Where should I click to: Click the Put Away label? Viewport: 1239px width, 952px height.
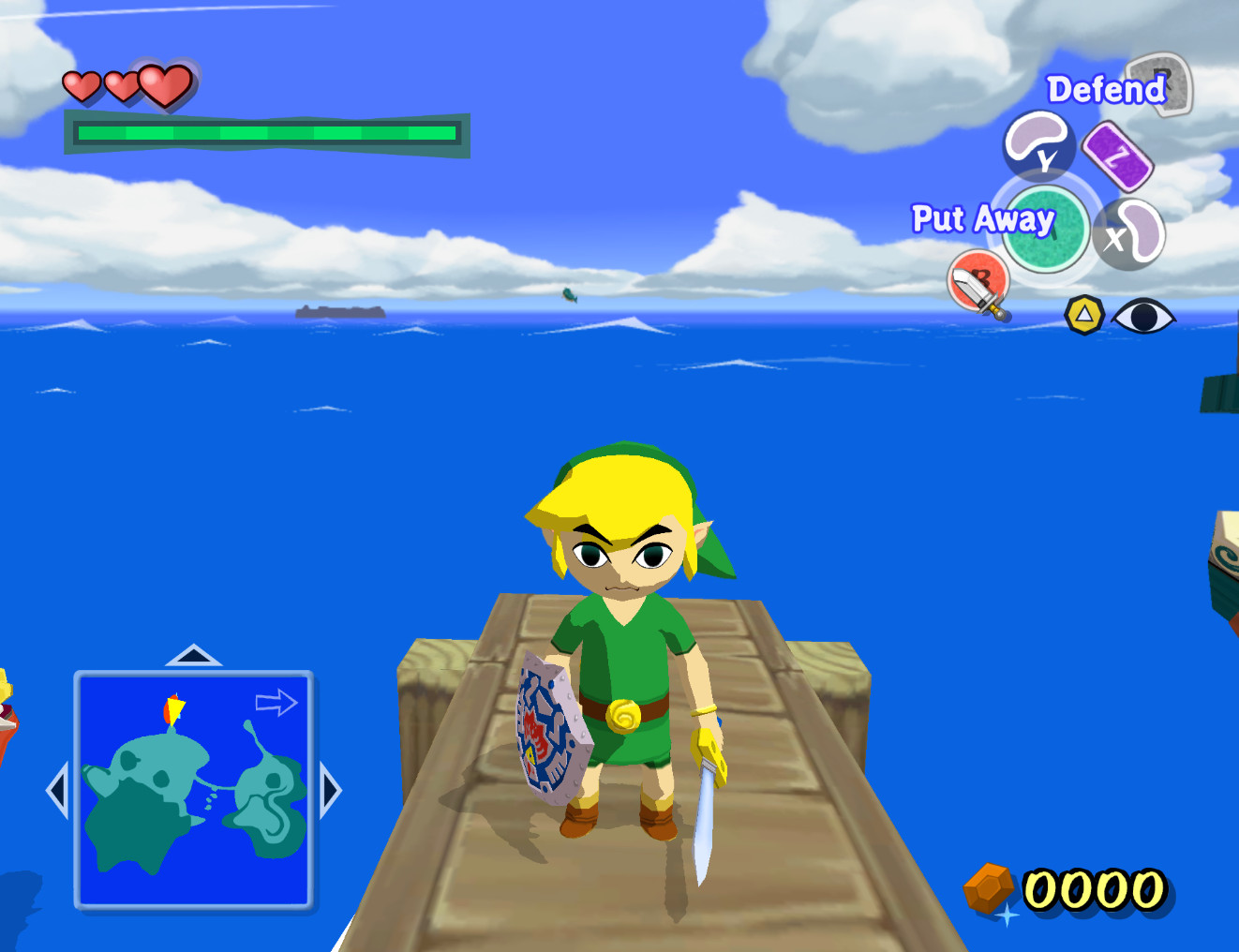984,219
